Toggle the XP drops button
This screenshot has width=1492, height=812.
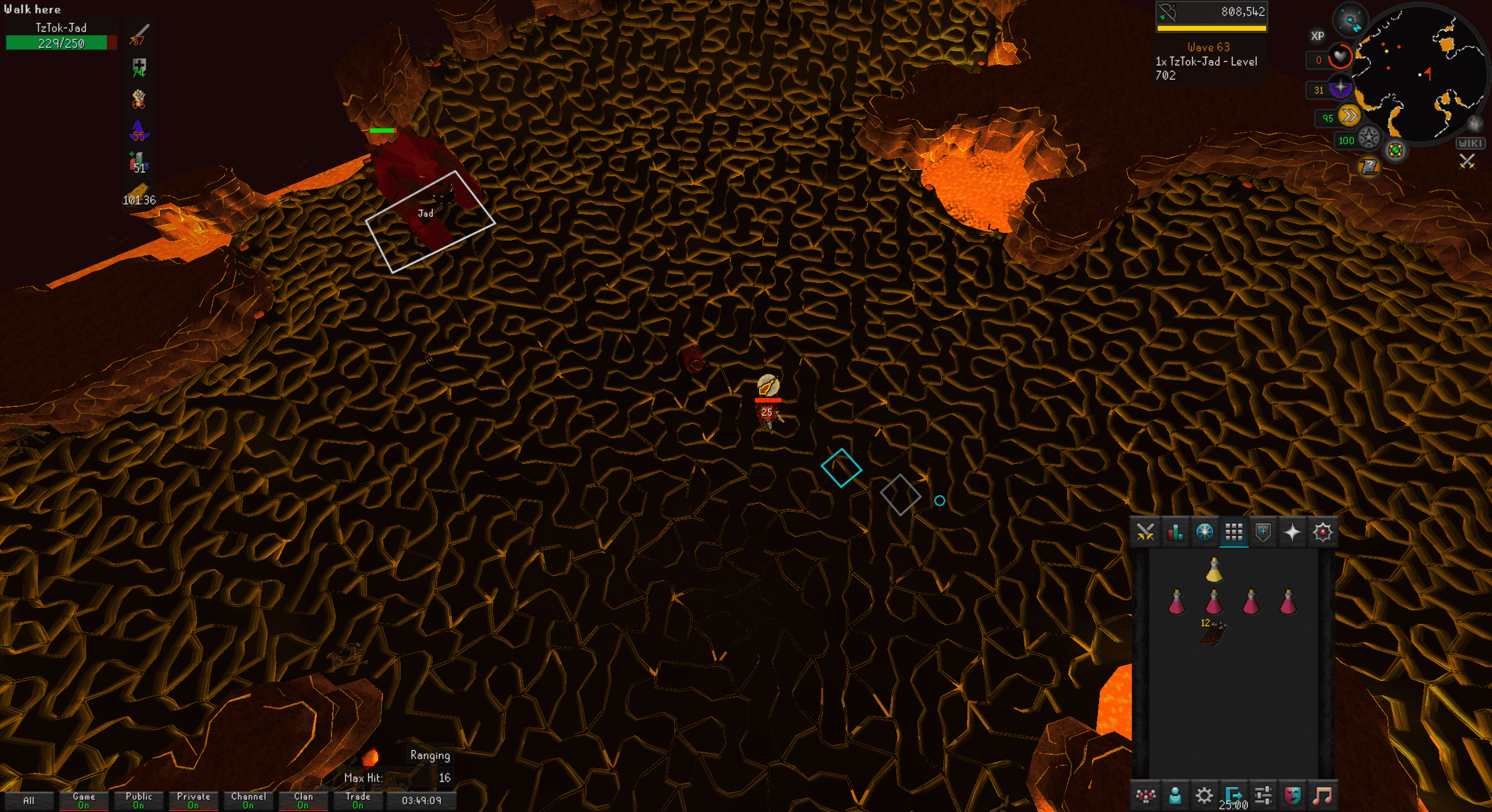pyautogui.click(x=1317, y=36)
